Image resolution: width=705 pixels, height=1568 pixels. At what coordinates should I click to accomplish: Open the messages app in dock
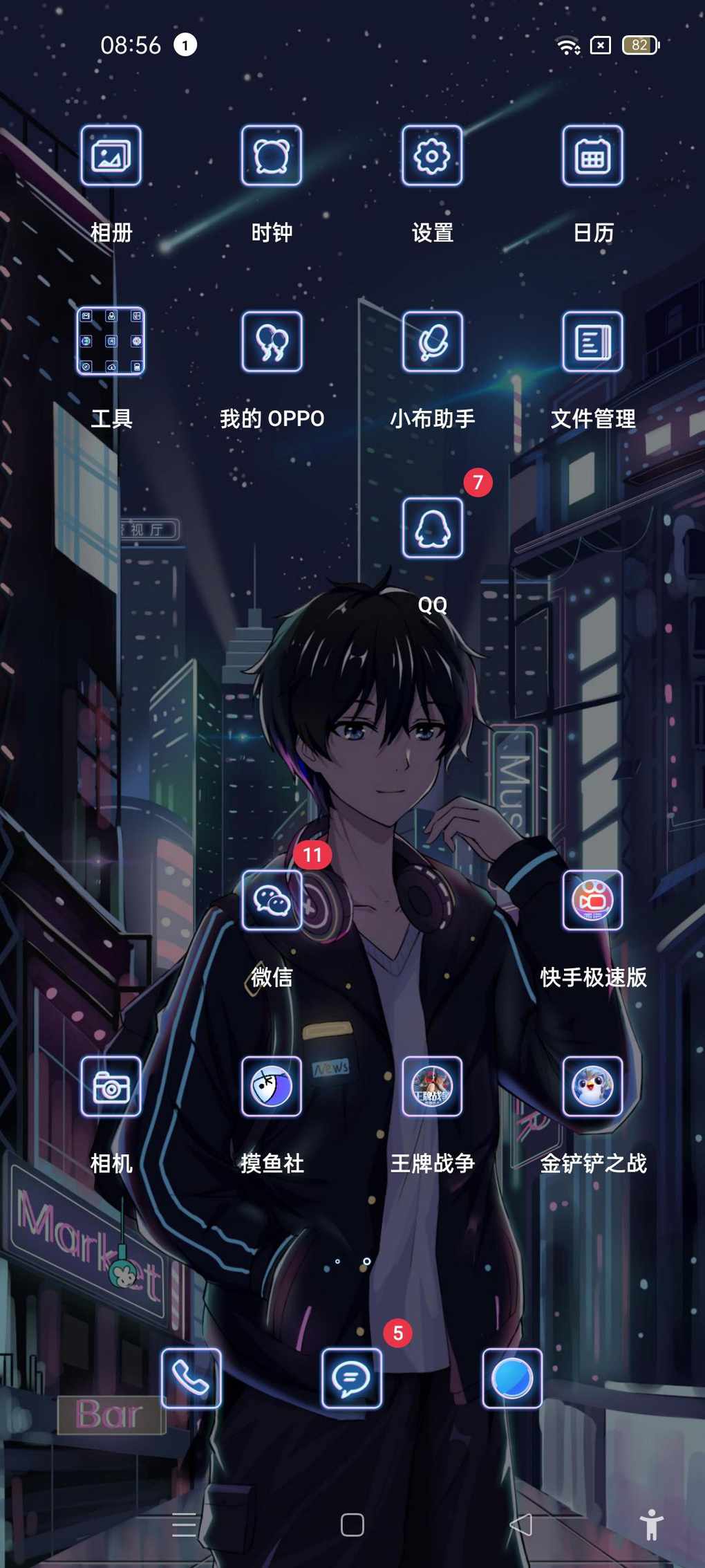pos(352,1378)
